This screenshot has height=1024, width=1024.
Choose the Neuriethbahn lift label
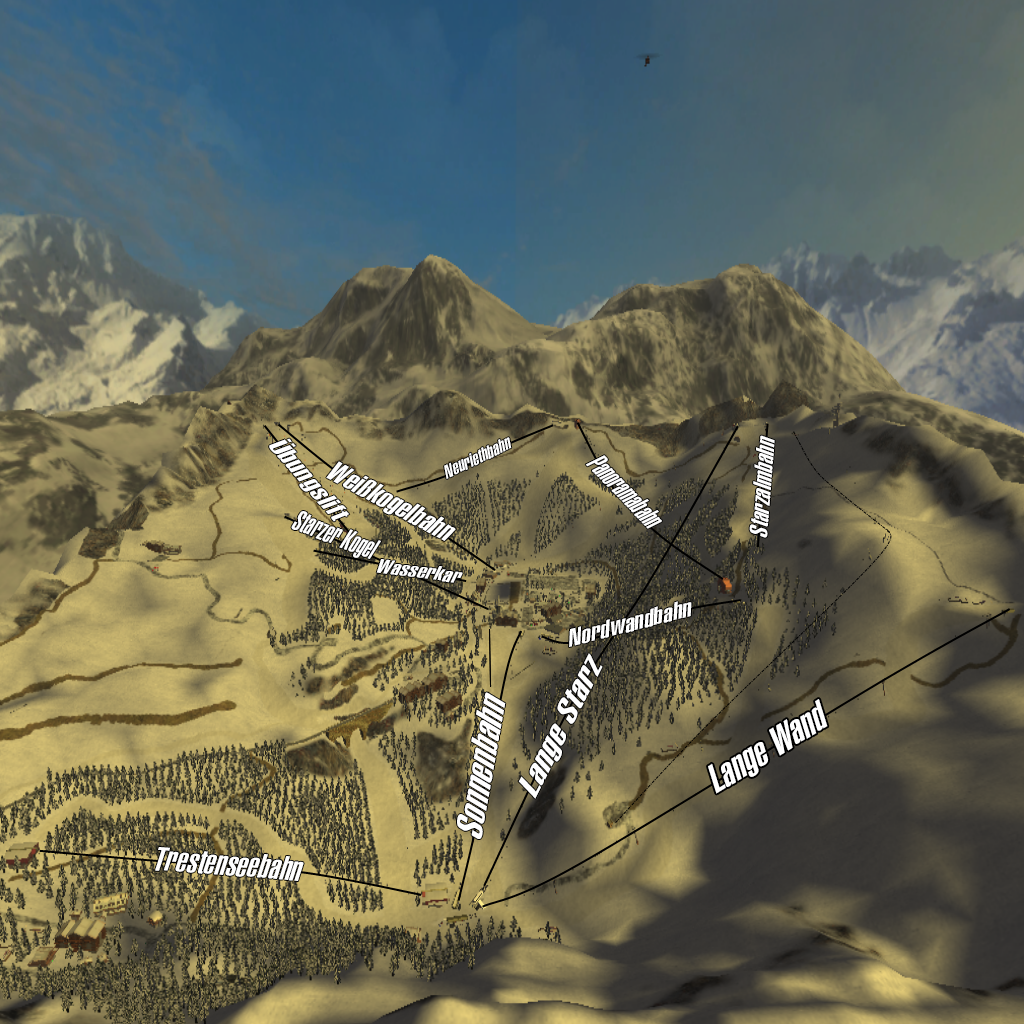coord(478,455)
